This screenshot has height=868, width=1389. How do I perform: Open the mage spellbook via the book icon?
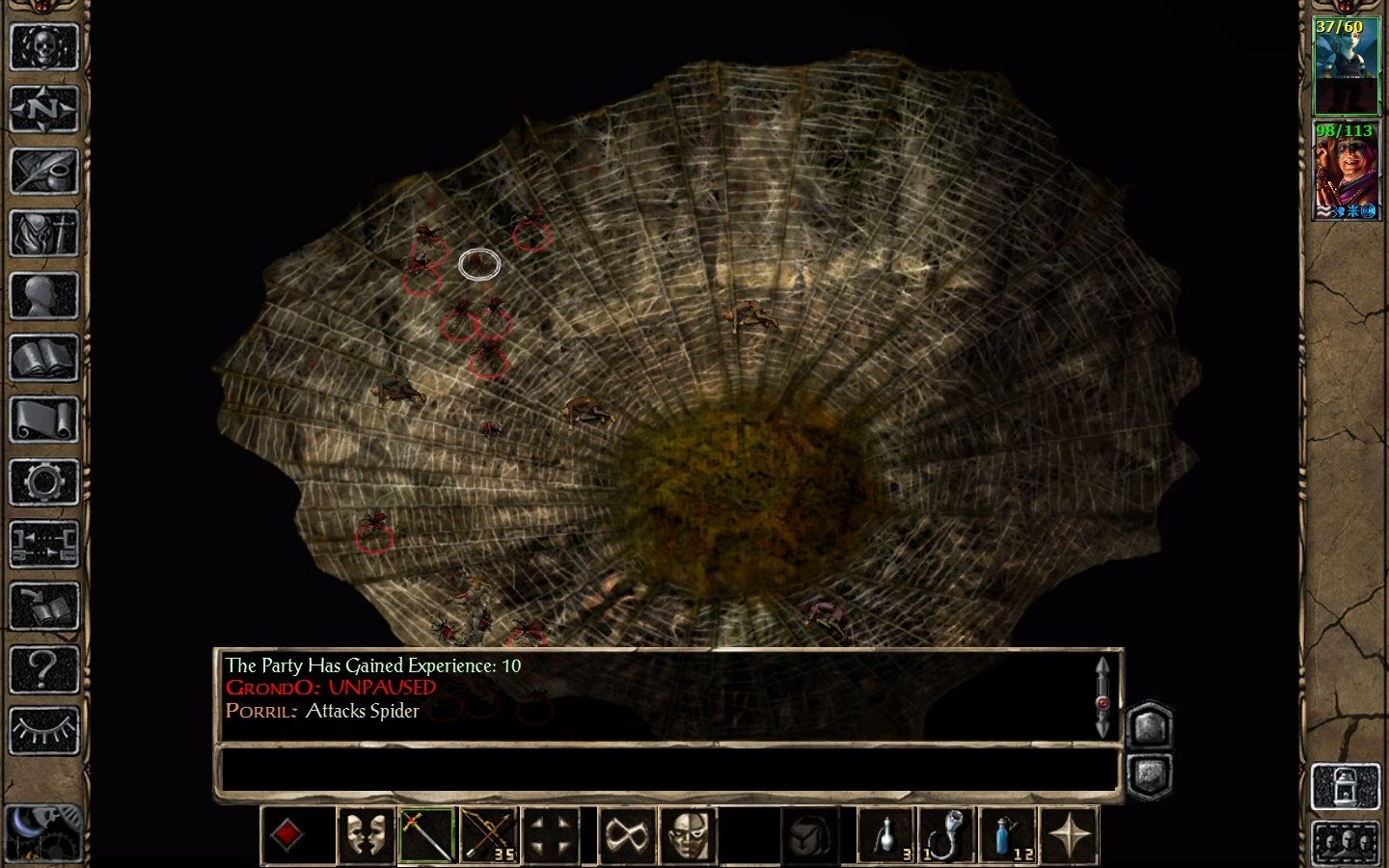click(43, 358)
